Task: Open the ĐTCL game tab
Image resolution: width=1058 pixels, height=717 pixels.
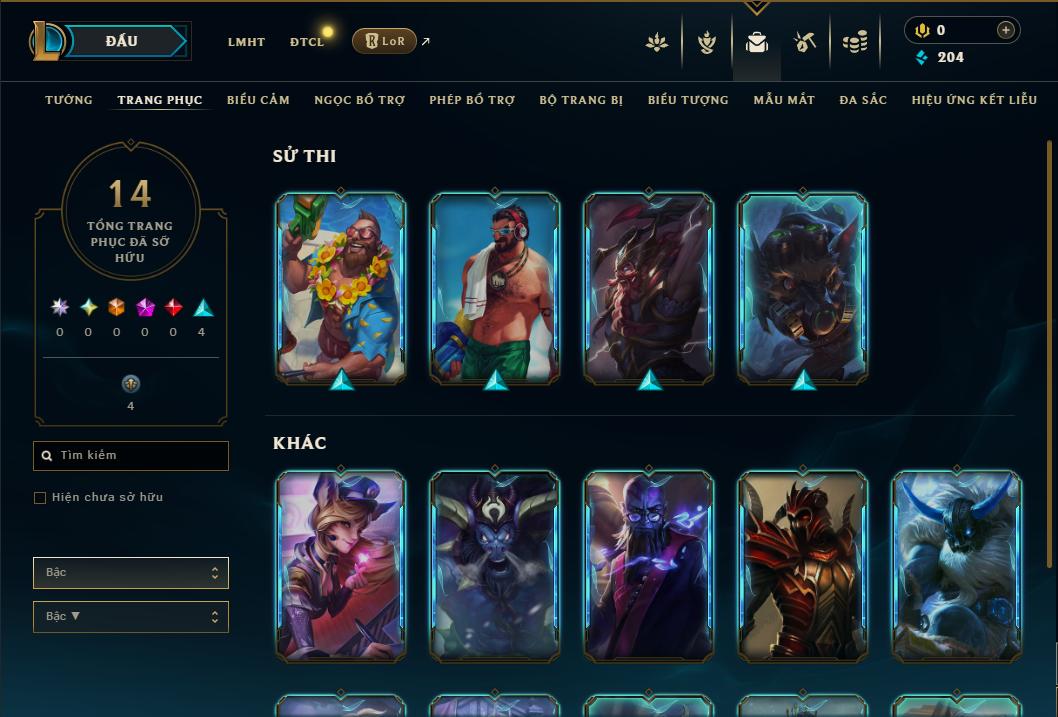Action: pos(306,42)
